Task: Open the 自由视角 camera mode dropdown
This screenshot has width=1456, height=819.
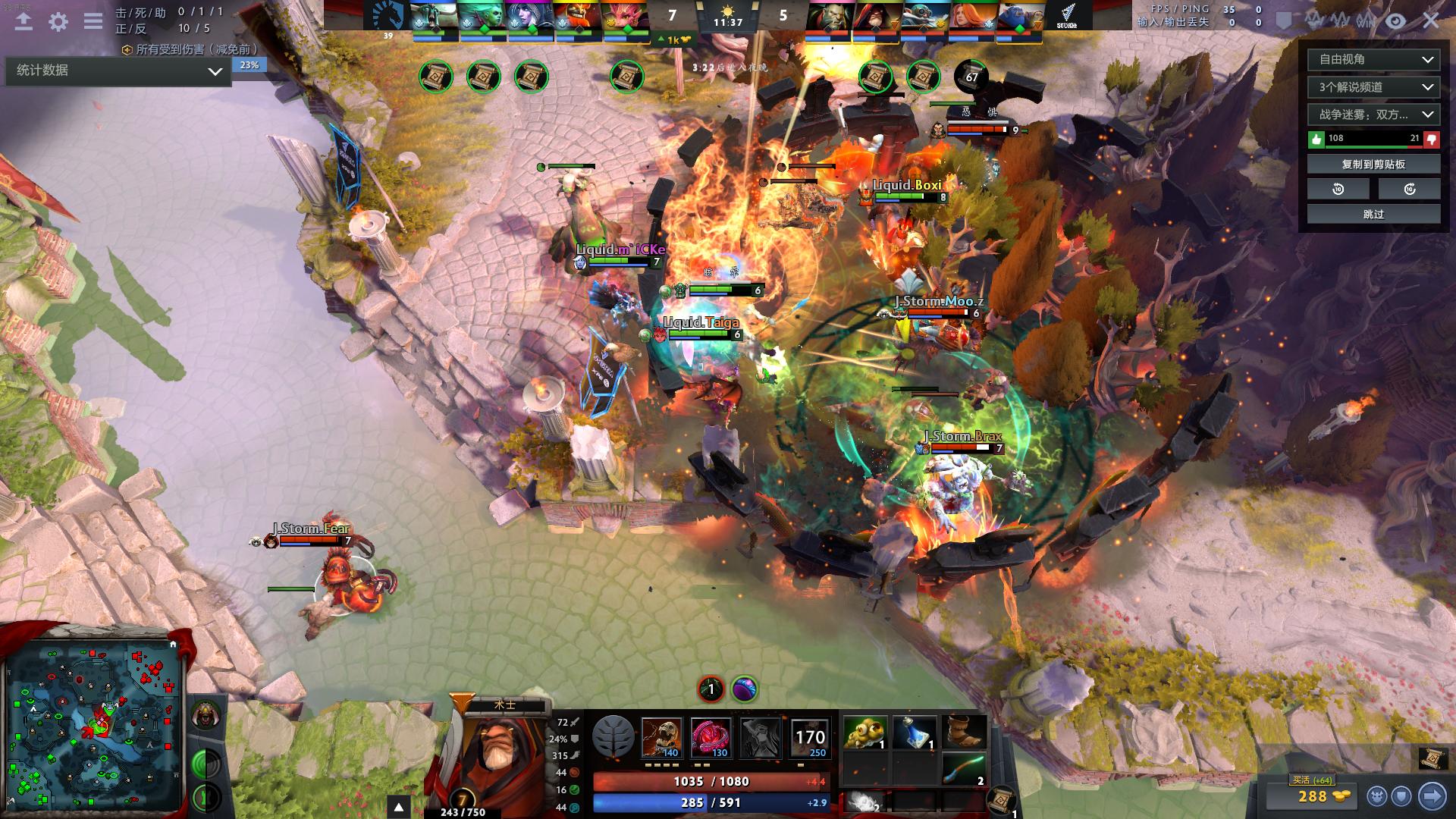Action: click(x=1373, y=59)
